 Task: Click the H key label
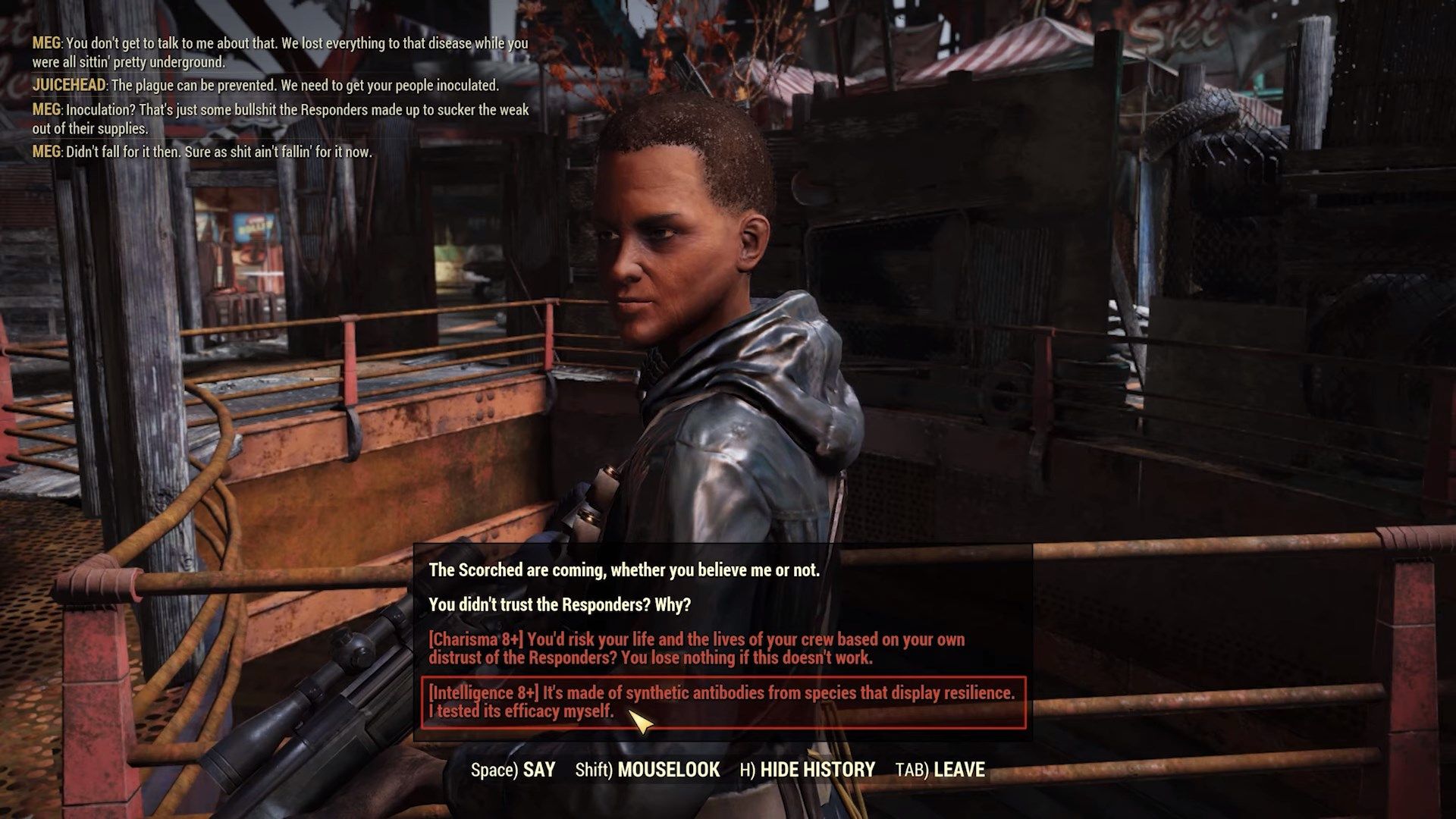[x=746, y=769]
